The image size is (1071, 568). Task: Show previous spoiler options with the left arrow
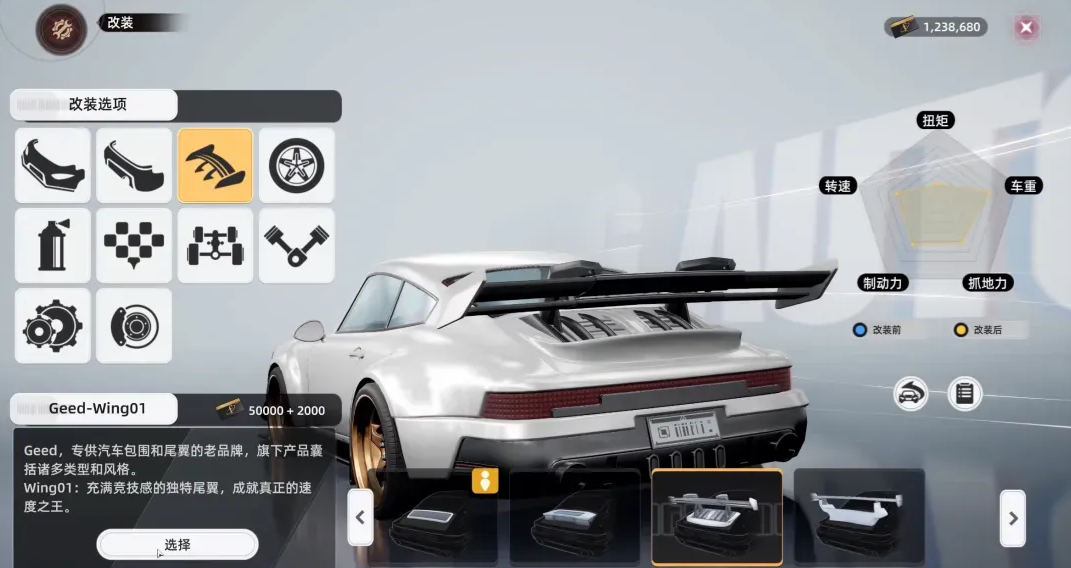click(x=361, y=518)
